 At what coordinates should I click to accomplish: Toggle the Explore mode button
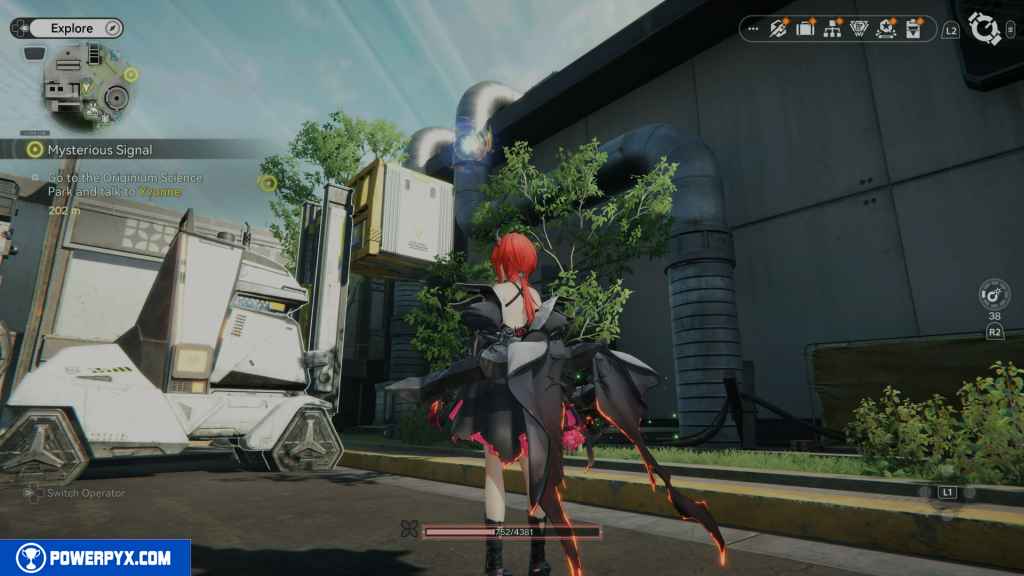tap(70, 28)
